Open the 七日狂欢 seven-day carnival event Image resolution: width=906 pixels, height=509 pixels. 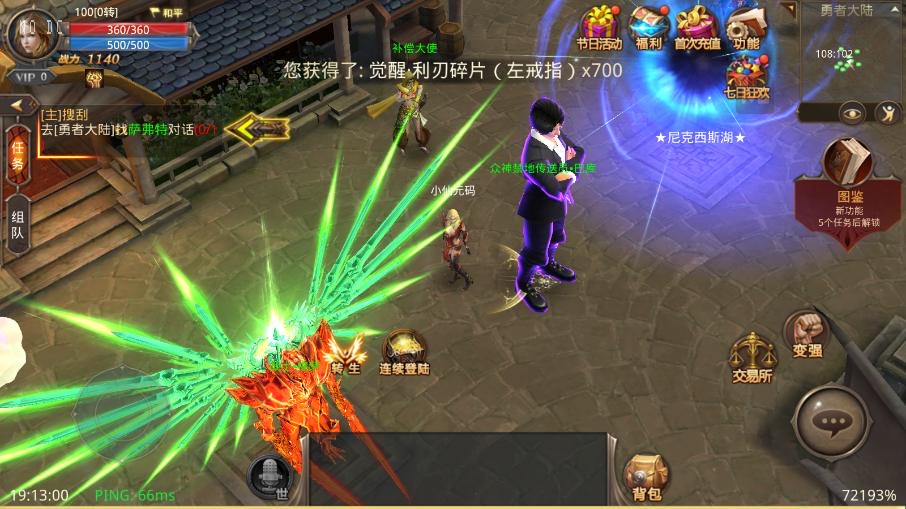click(x=746, y=77)
